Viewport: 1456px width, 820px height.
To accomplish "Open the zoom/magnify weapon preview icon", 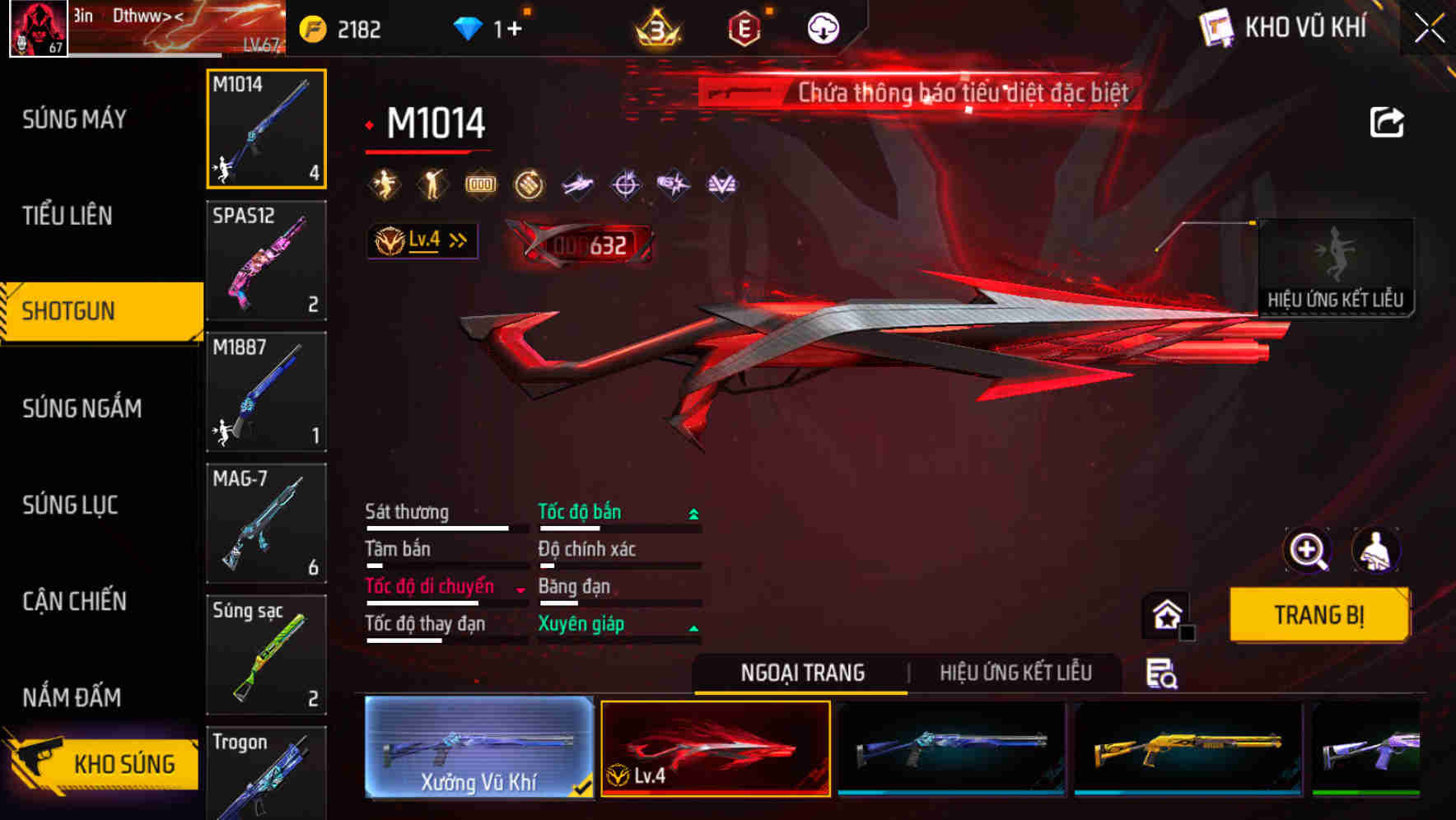I will coord(1308,551).
